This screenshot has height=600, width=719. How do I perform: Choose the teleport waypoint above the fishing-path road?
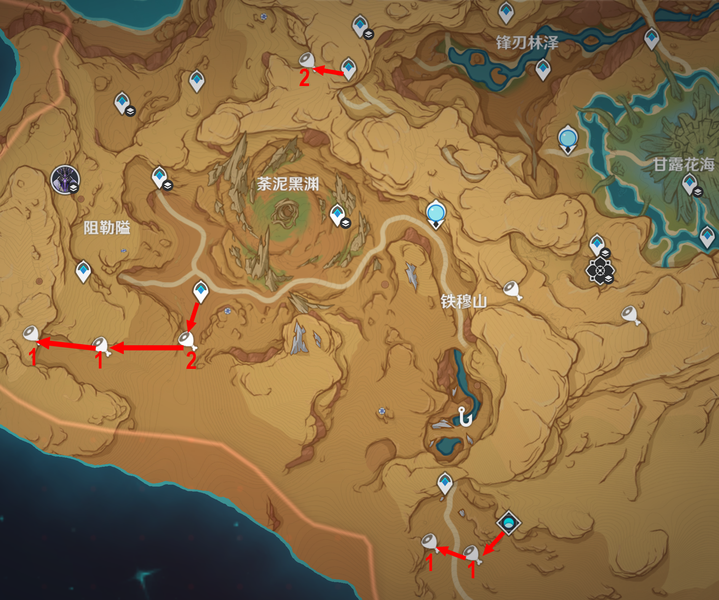click(x=445, y=483)
